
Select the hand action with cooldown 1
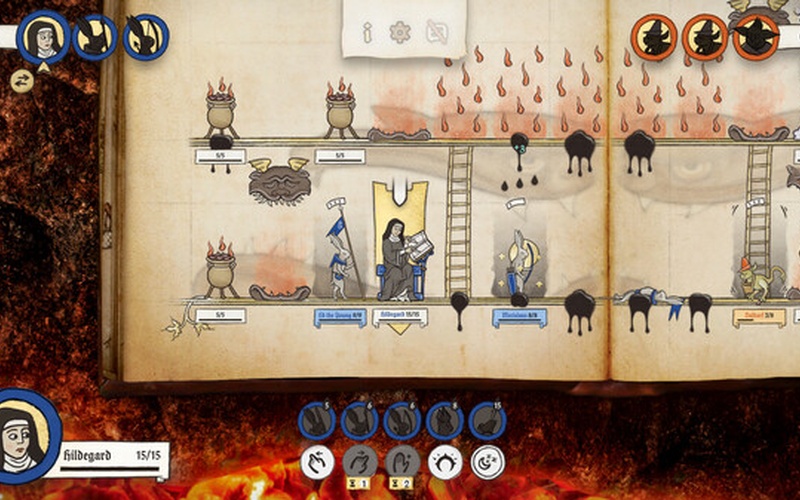(x=360, y=462)
